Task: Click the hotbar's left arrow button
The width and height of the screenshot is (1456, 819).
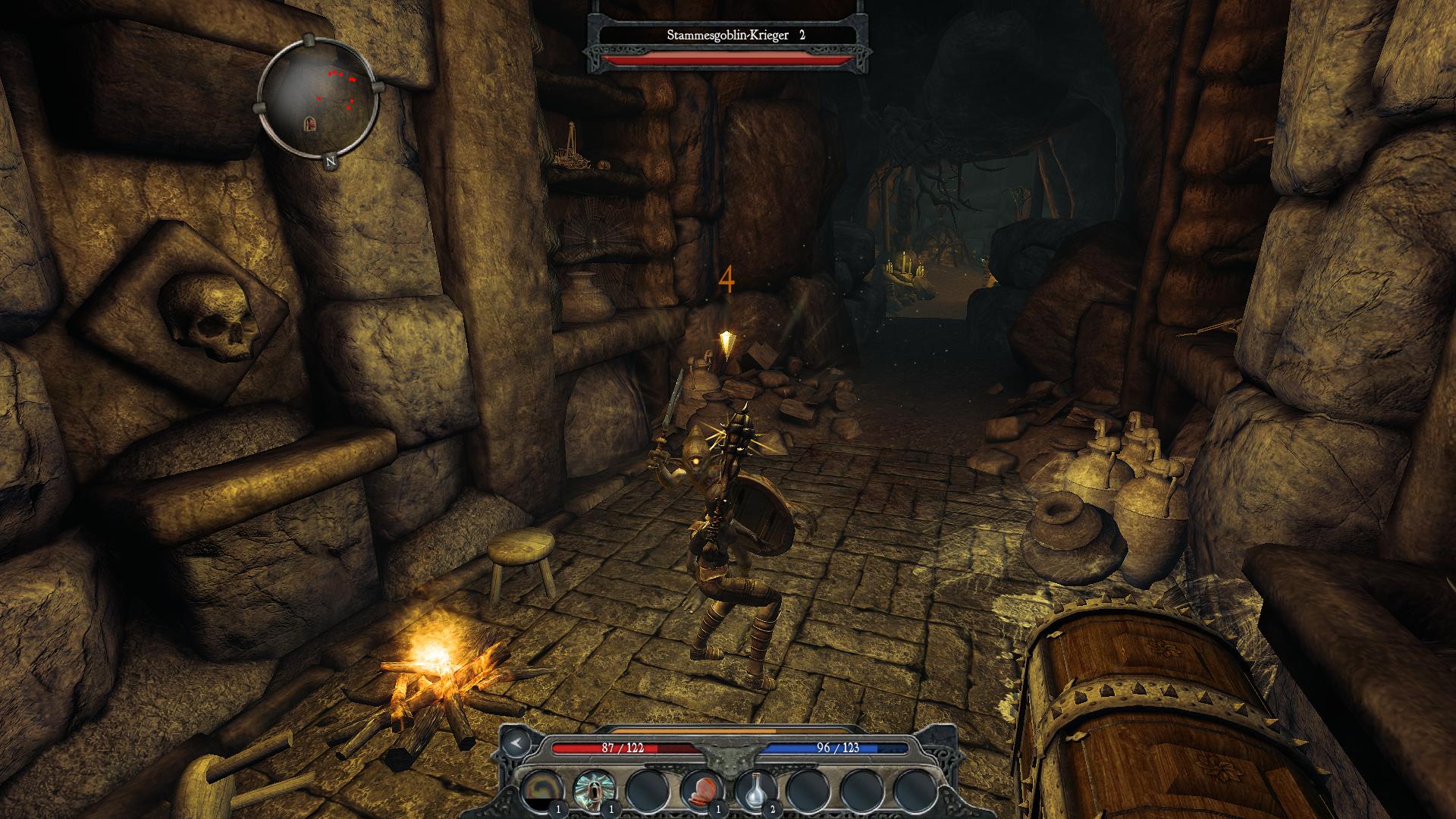Action: (517, 742)
